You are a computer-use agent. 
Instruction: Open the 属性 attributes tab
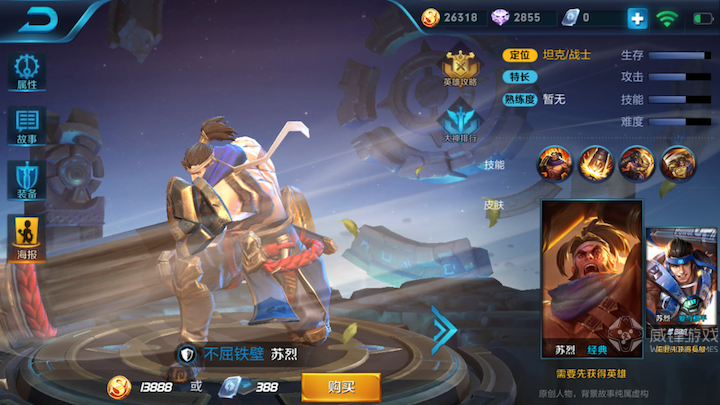point(27,71)
